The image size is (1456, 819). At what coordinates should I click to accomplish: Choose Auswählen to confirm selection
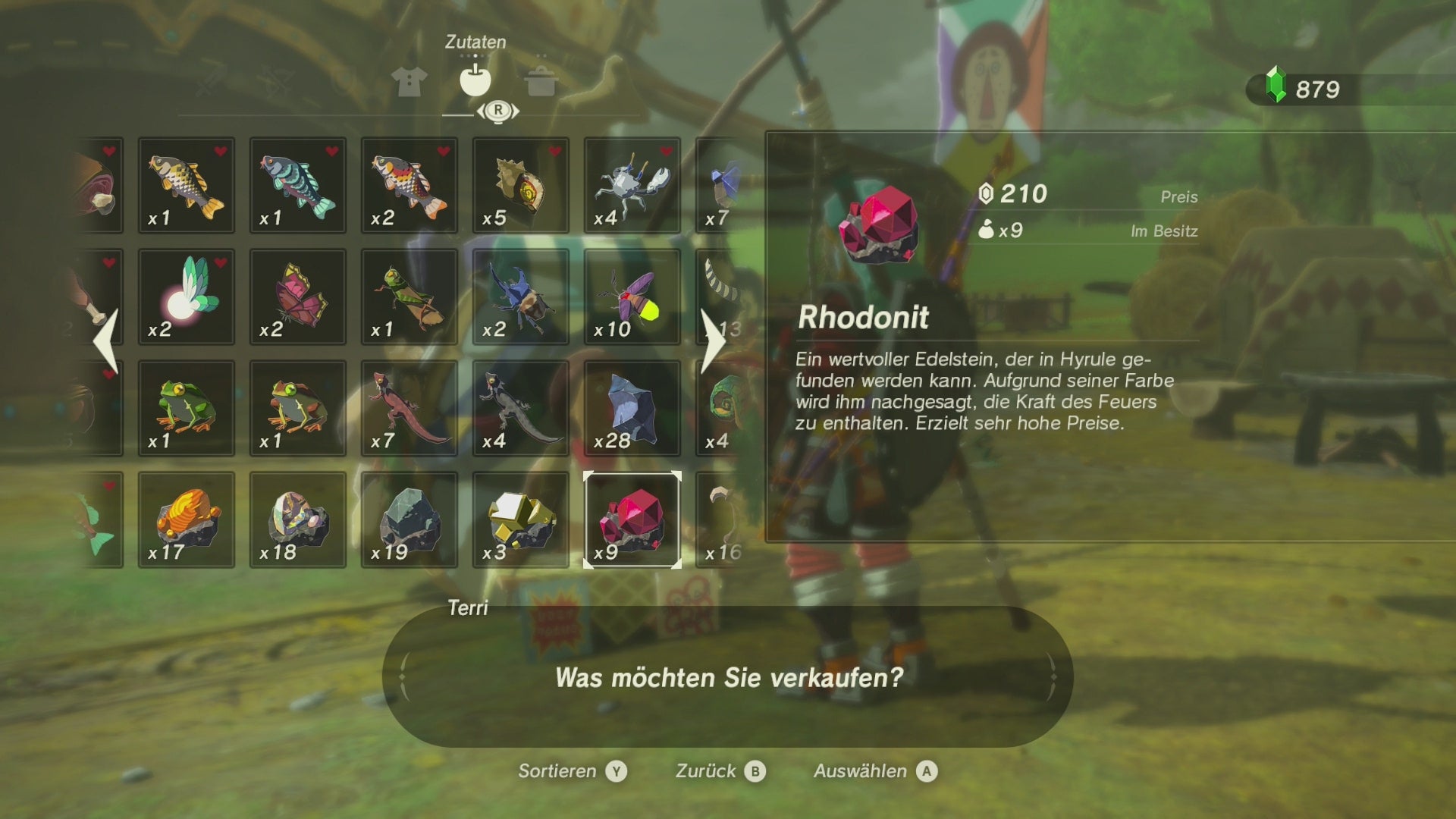point(872,771)
